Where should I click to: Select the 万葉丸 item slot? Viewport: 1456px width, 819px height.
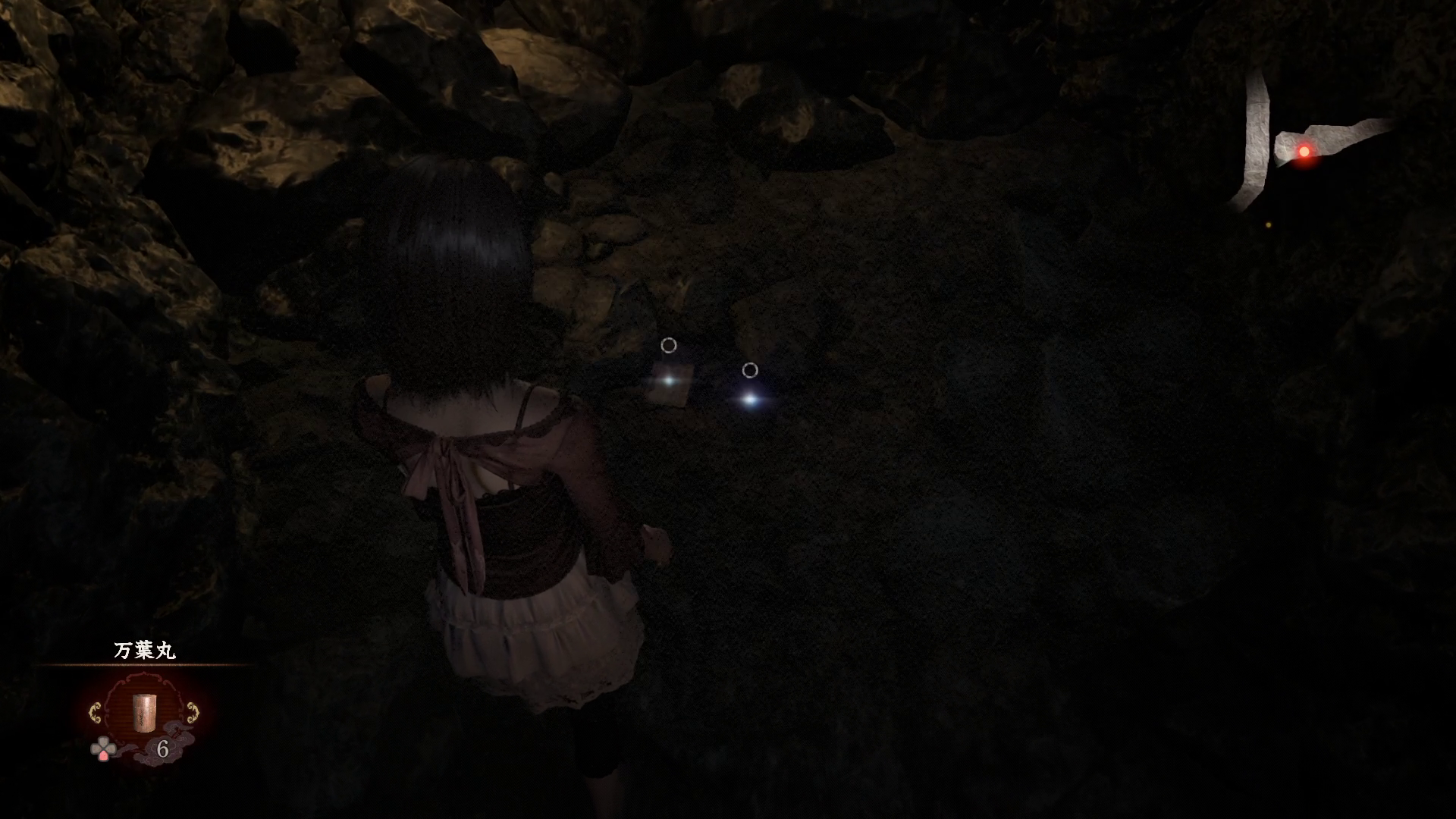[x=143, y=711]
